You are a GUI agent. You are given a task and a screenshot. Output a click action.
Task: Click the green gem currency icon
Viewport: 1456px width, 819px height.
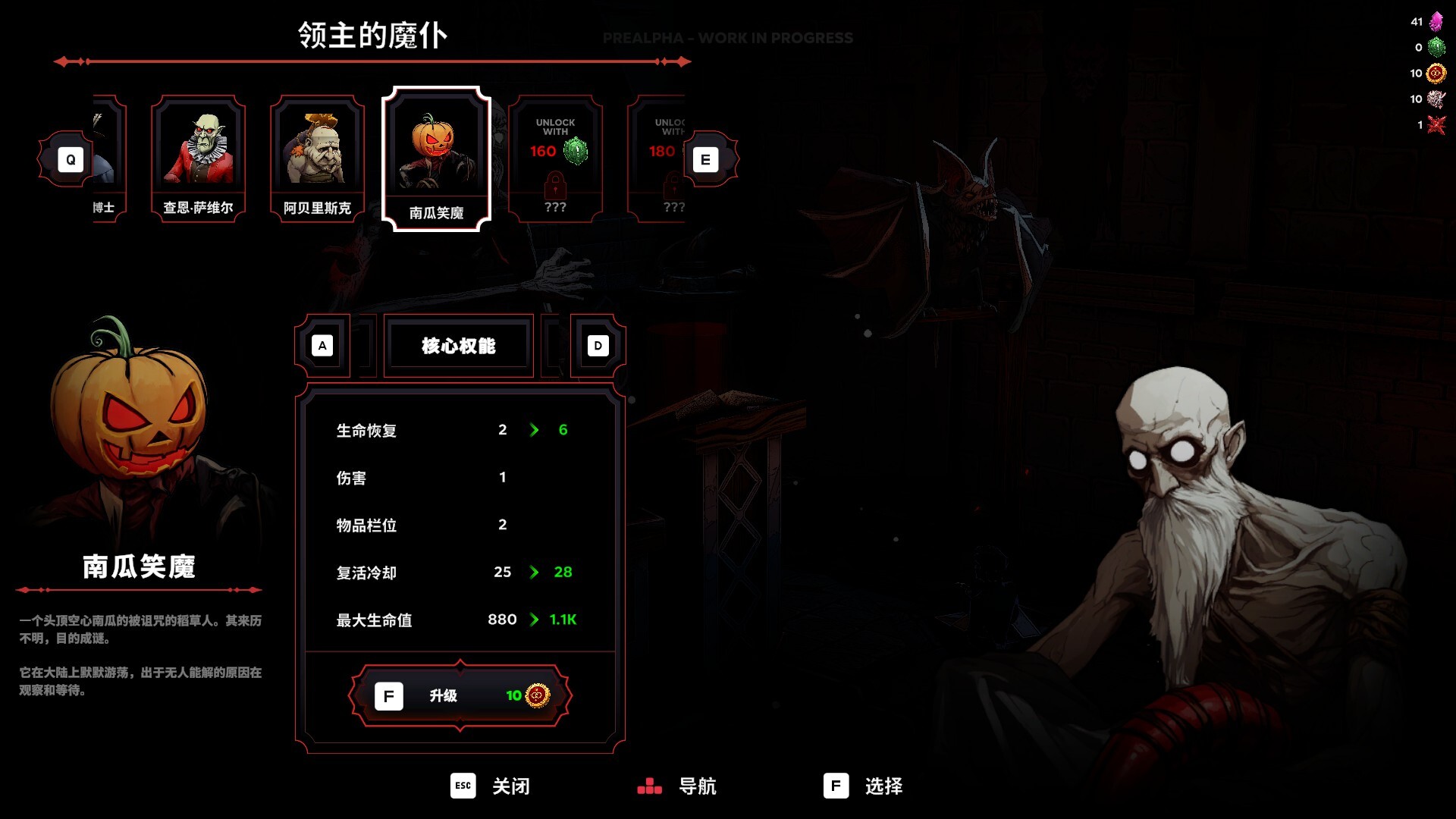(1437, 47)
